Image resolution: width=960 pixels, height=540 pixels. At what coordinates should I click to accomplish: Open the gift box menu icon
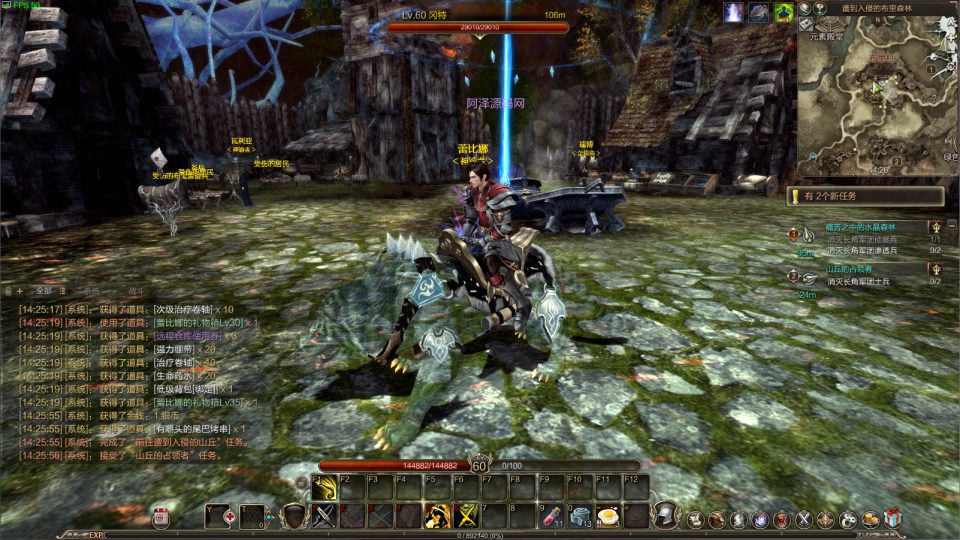point(893,518)
